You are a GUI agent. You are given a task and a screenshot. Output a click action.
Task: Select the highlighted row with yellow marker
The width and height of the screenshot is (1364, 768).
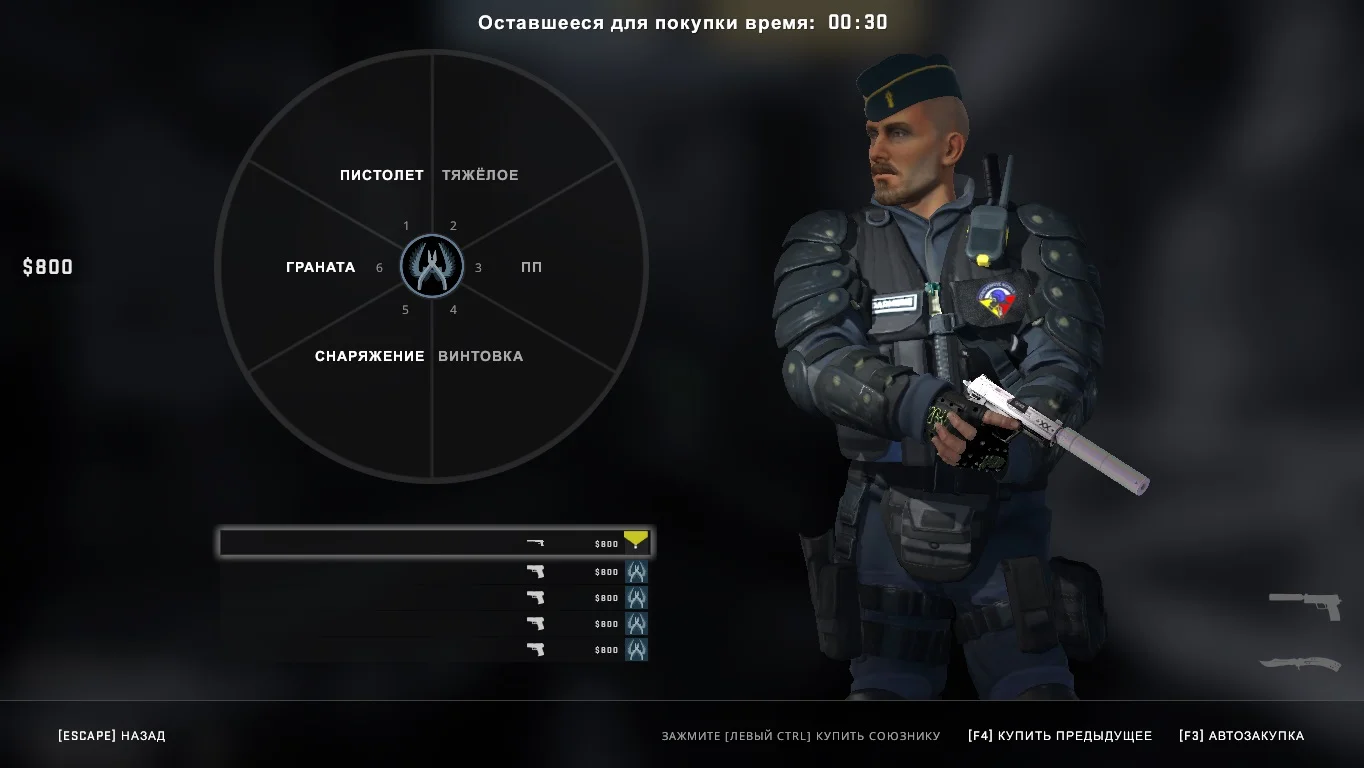pos(435,543)
